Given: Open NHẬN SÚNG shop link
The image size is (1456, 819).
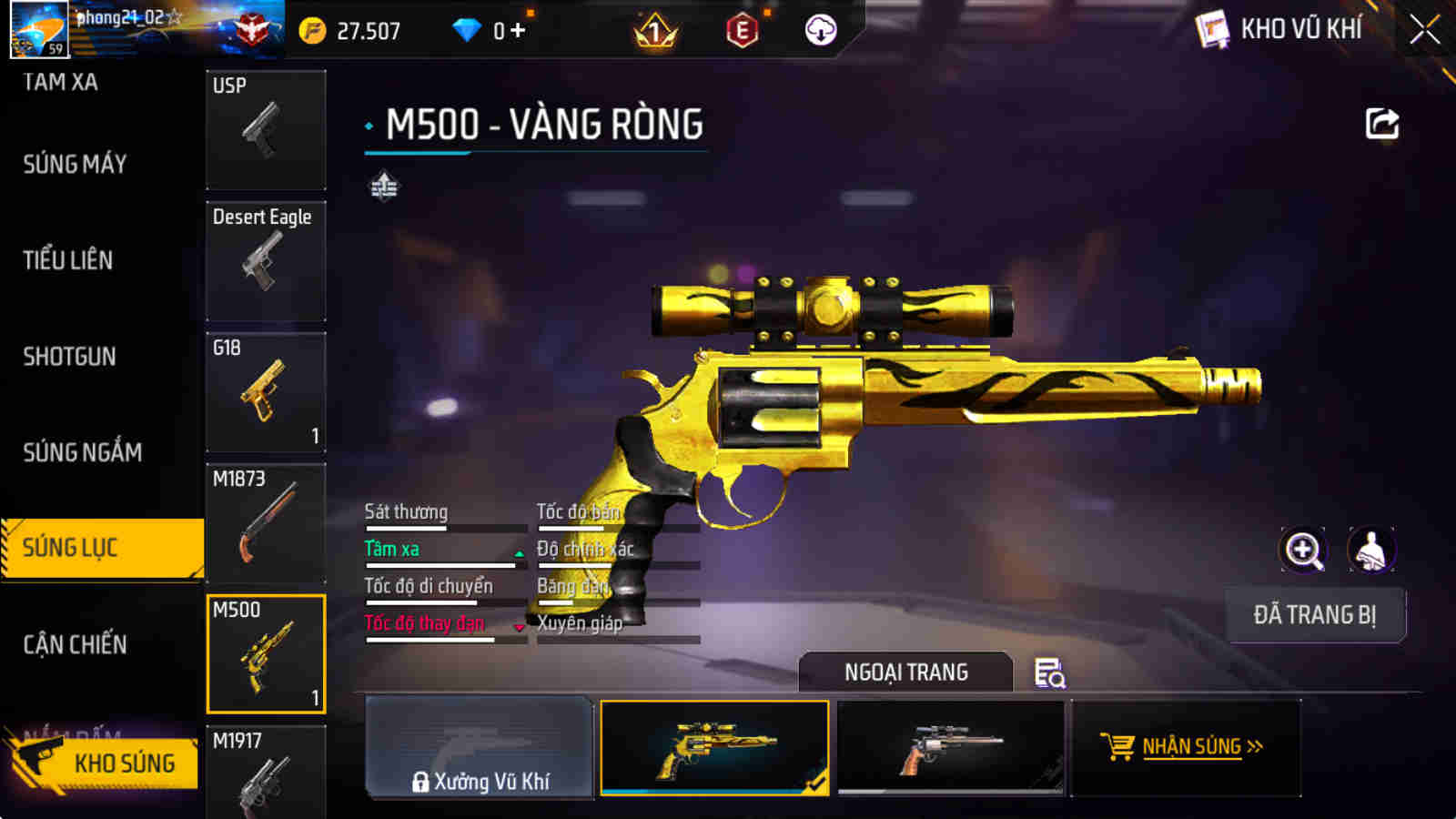Looking at the screenshot, I should point(1193,746).
